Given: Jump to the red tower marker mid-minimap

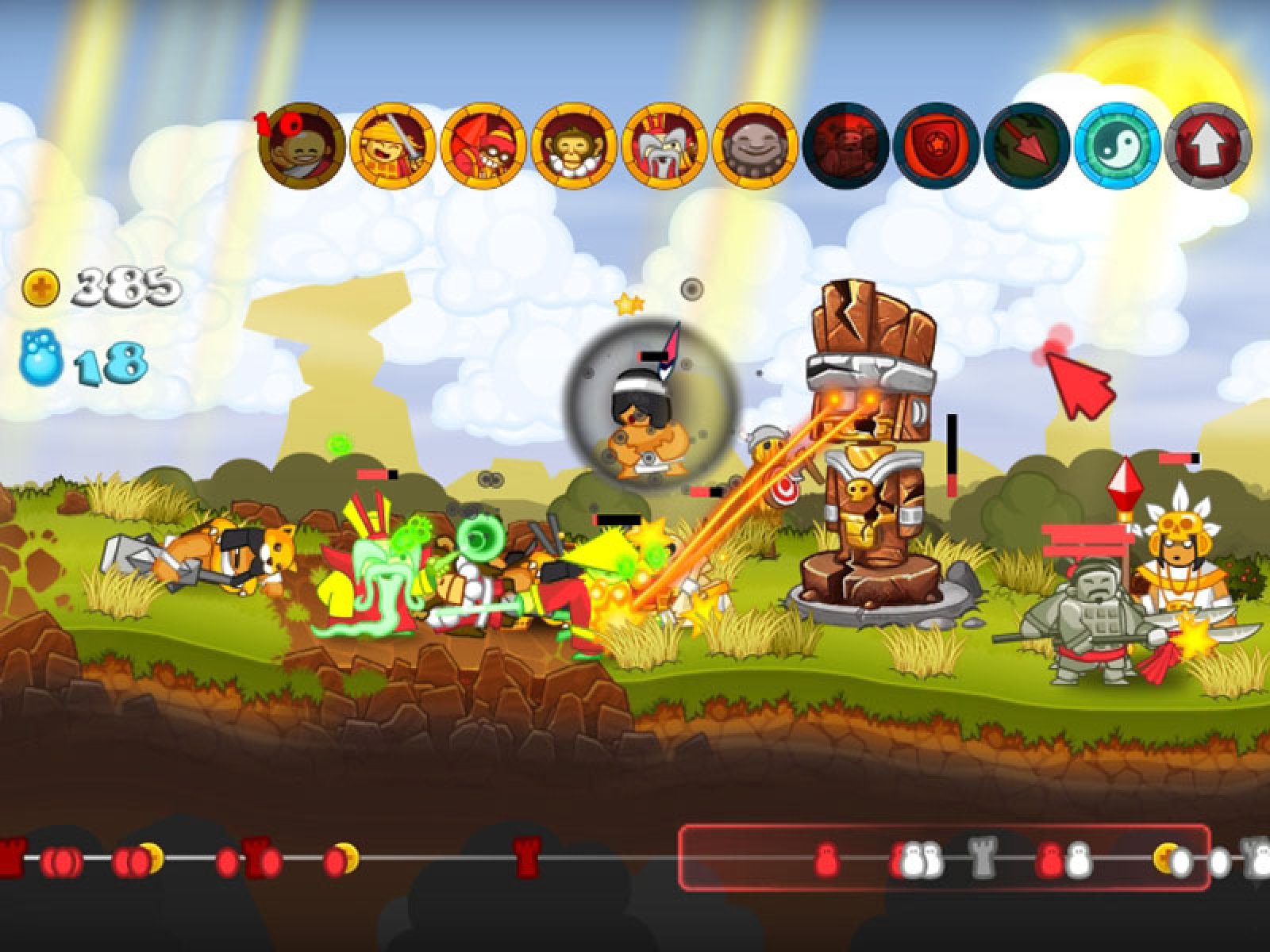Looking at the screenshot, I should pyautogui.click(x=526, y=857).
